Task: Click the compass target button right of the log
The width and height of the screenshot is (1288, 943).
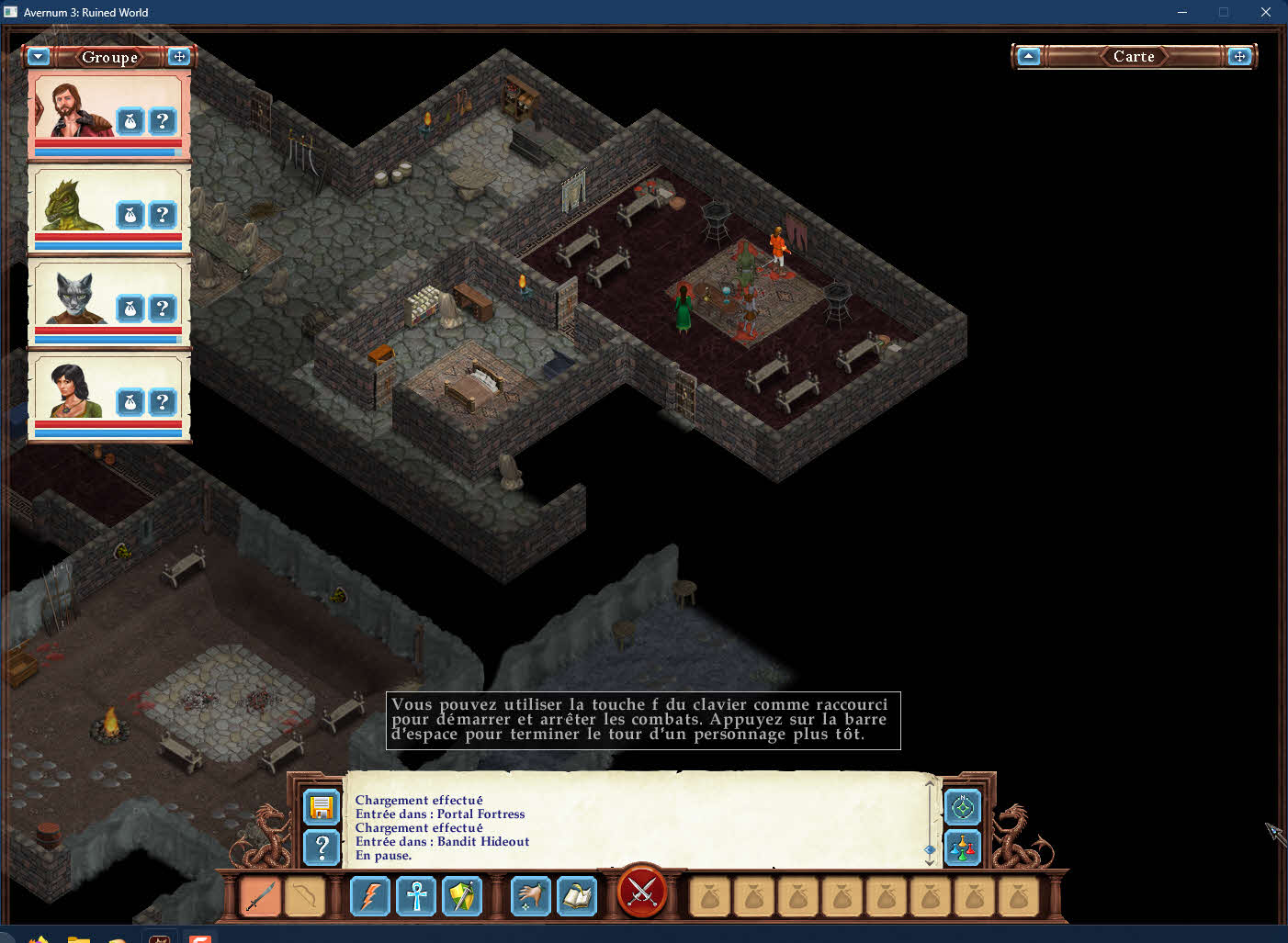Action: coord(963,808)
